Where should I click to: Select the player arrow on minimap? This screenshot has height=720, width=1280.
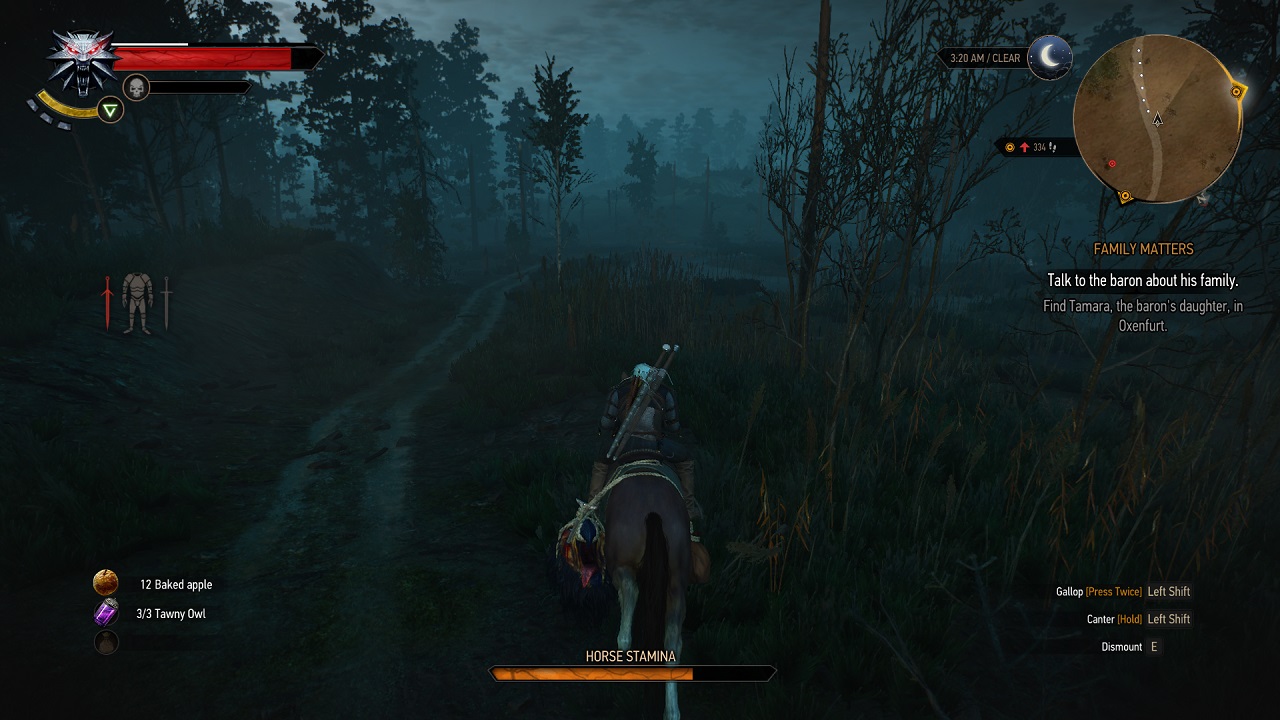[1158, 118]
